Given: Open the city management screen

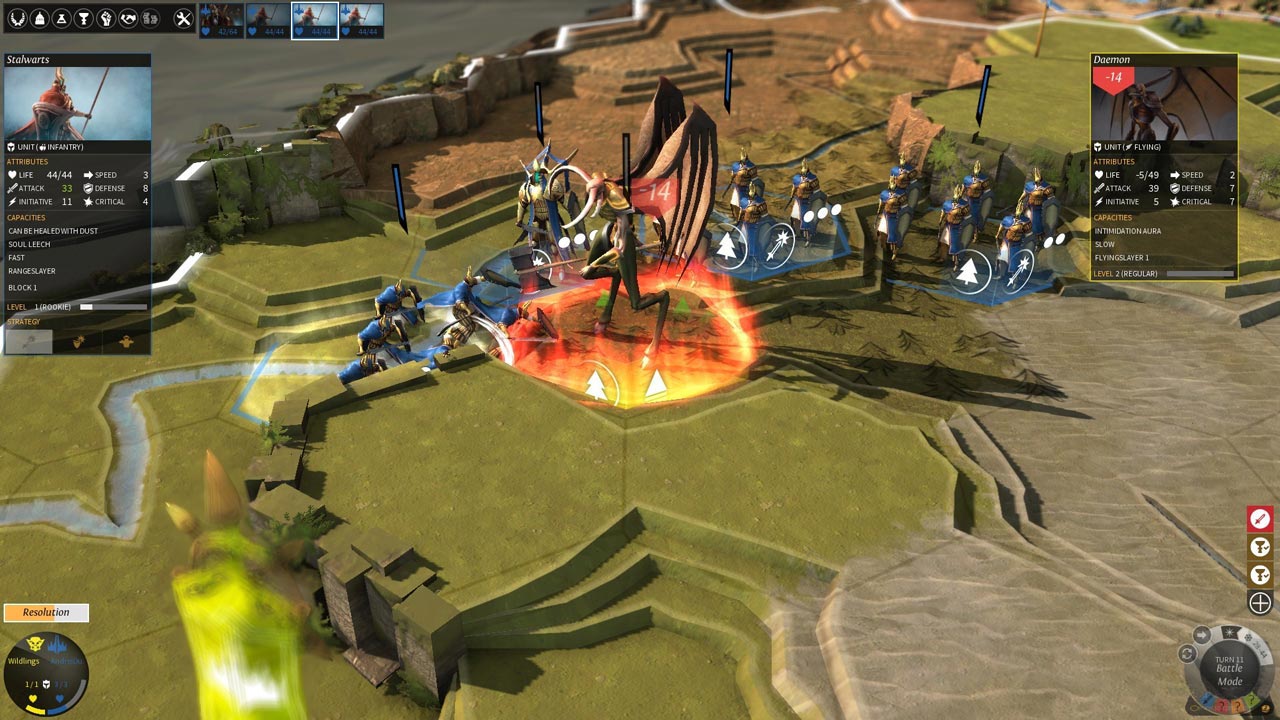Looking at the screenshot, I should (40, 18).
